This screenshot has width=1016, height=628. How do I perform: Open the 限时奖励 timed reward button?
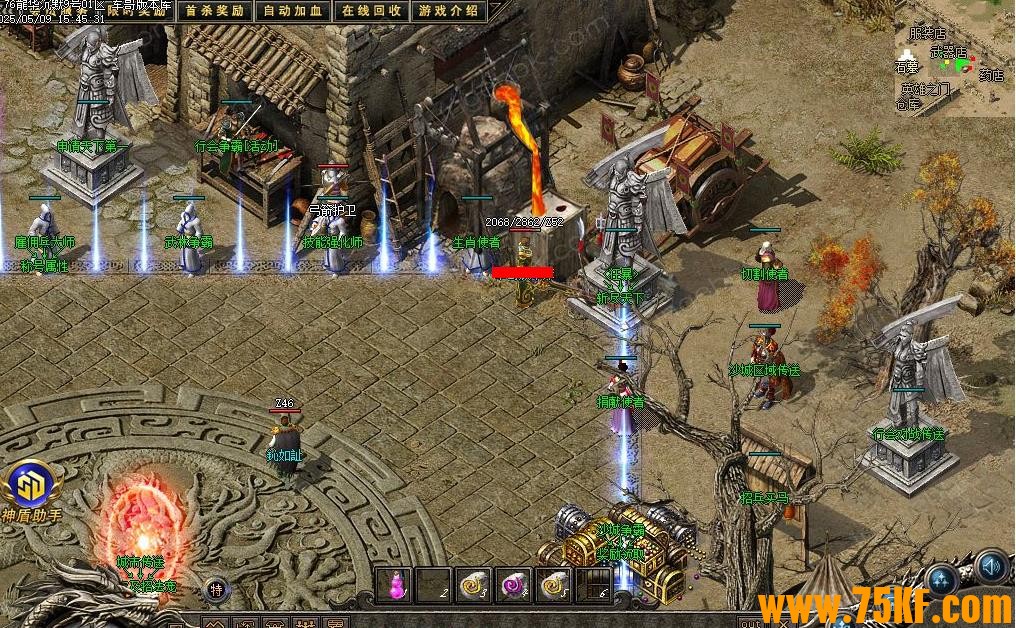(x=141, y=10)
